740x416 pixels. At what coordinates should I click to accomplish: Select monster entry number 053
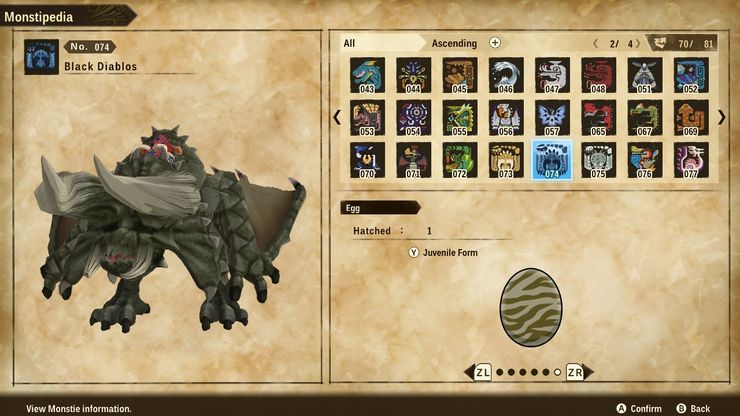pos(367,118)
